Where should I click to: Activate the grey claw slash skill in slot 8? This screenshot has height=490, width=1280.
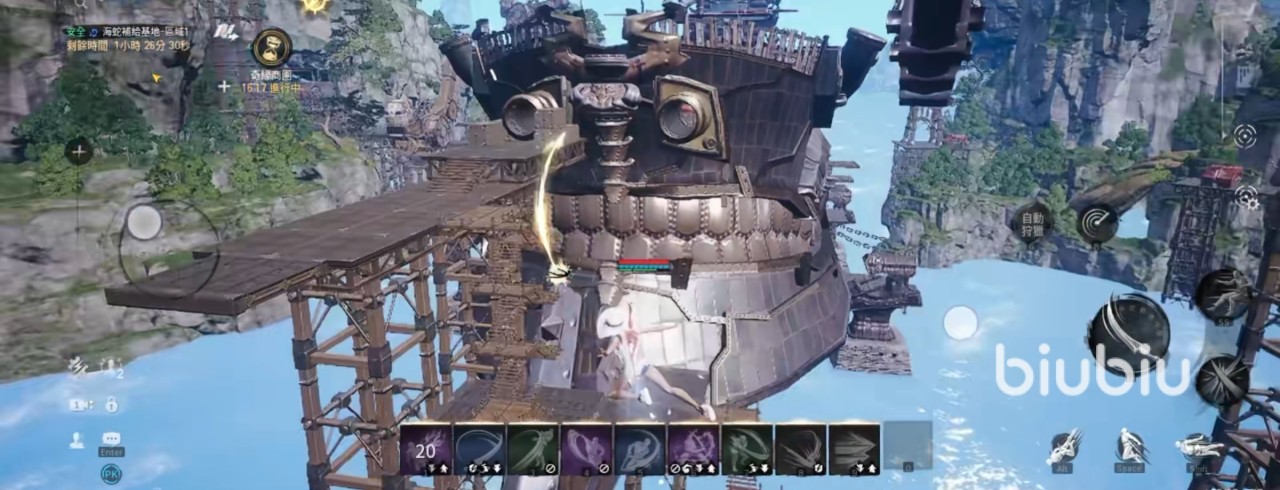801,448
